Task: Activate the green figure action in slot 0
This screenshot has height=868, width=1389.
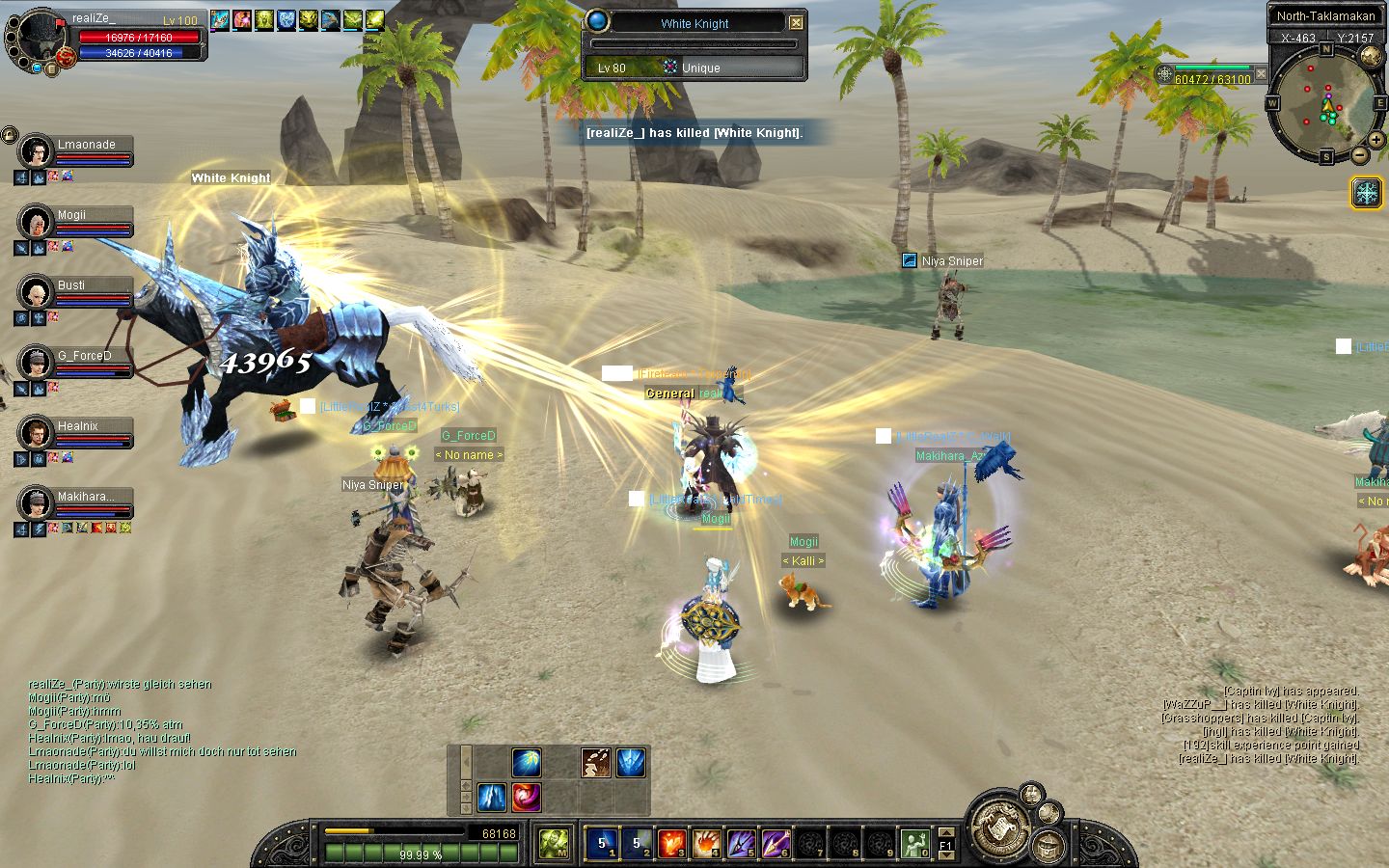Action: pos(914,843)
